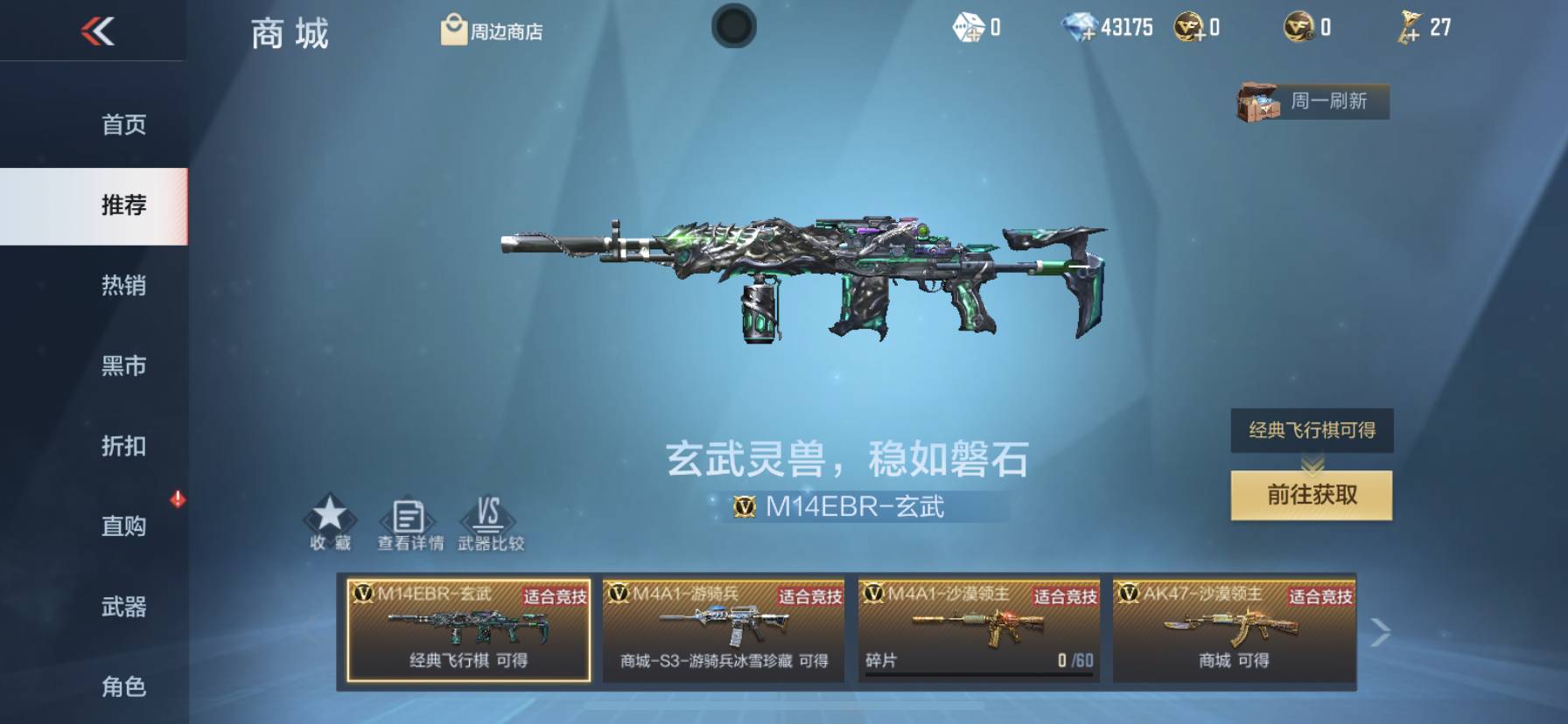Go to the 直购 direct purchase page
This screenshot has width=1568, height=724.
[123, 526]
